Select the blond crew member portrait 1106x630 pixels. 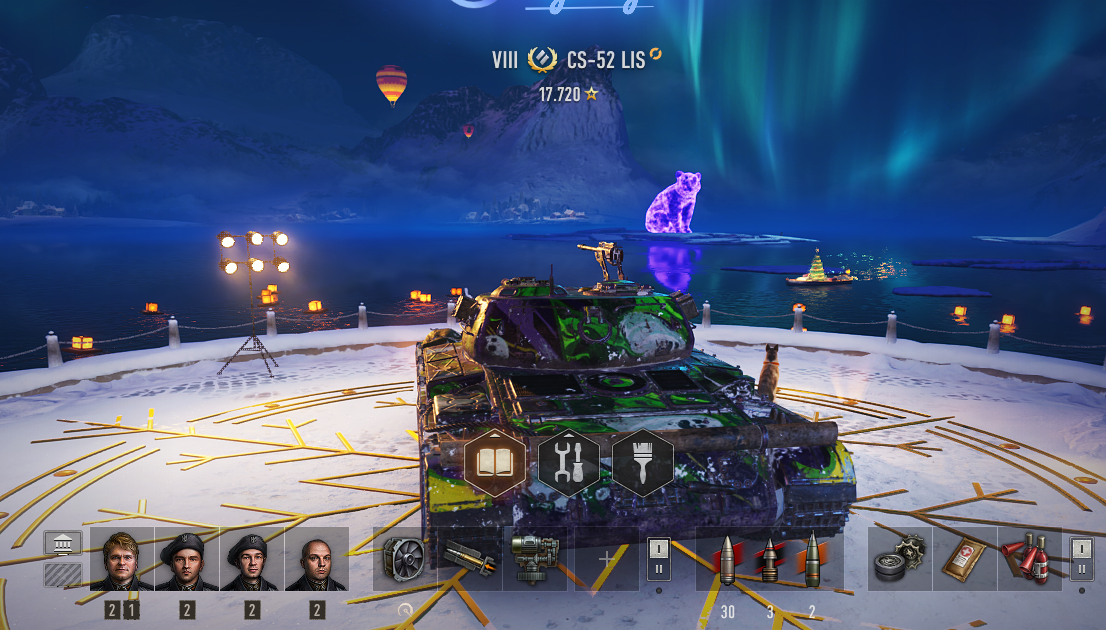(x=122, y=559)
